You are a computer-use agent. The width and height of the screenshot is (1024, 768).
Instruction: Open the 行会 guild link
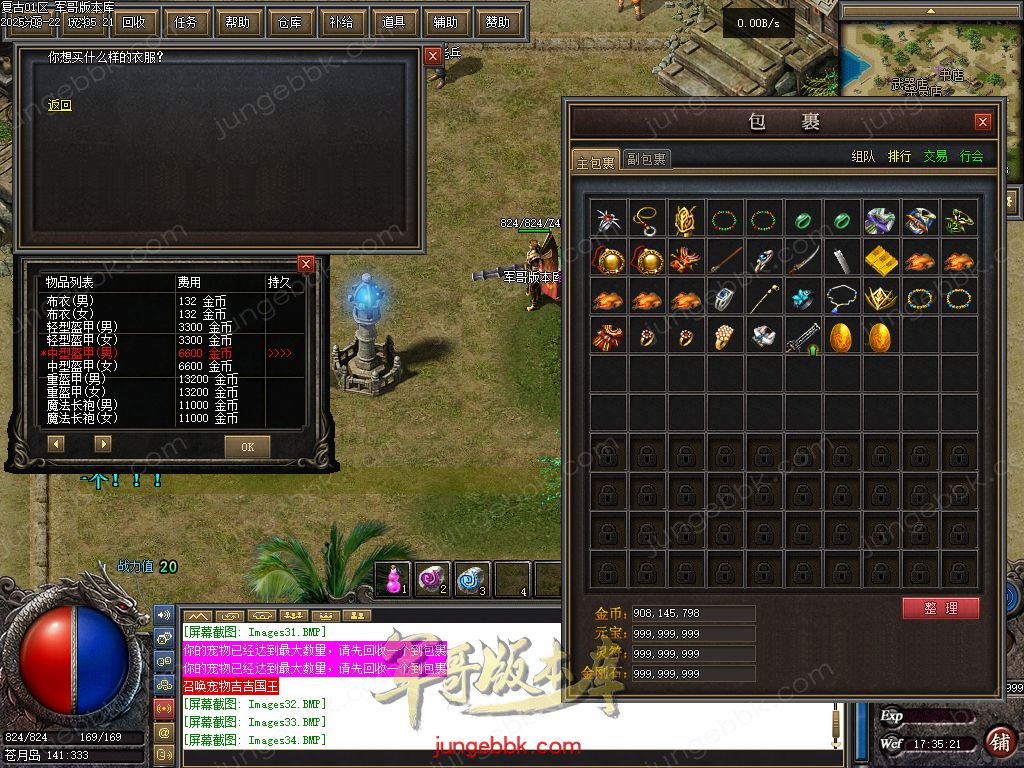pos(971,156)
